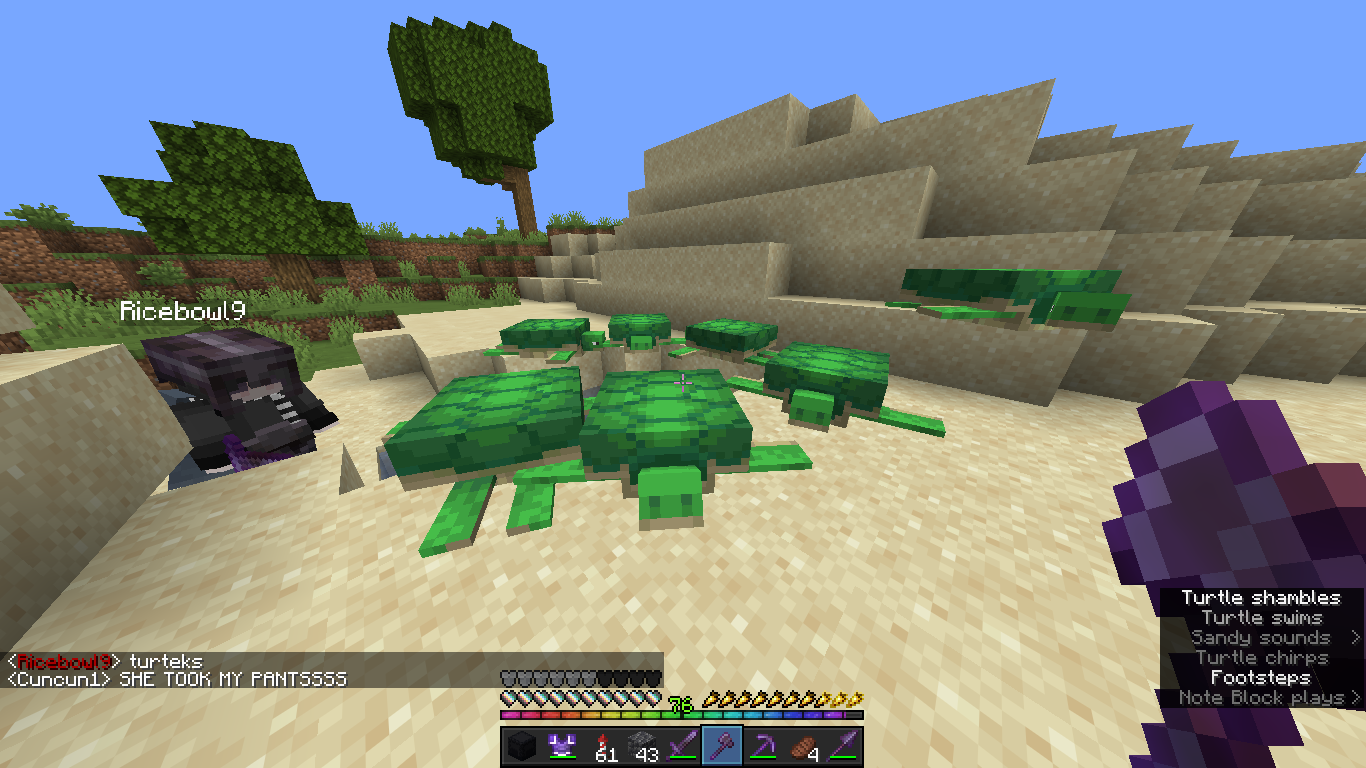Select the cooked steak stack of 4
This screenshot has height=768, width=1366.
click(802, 746)
